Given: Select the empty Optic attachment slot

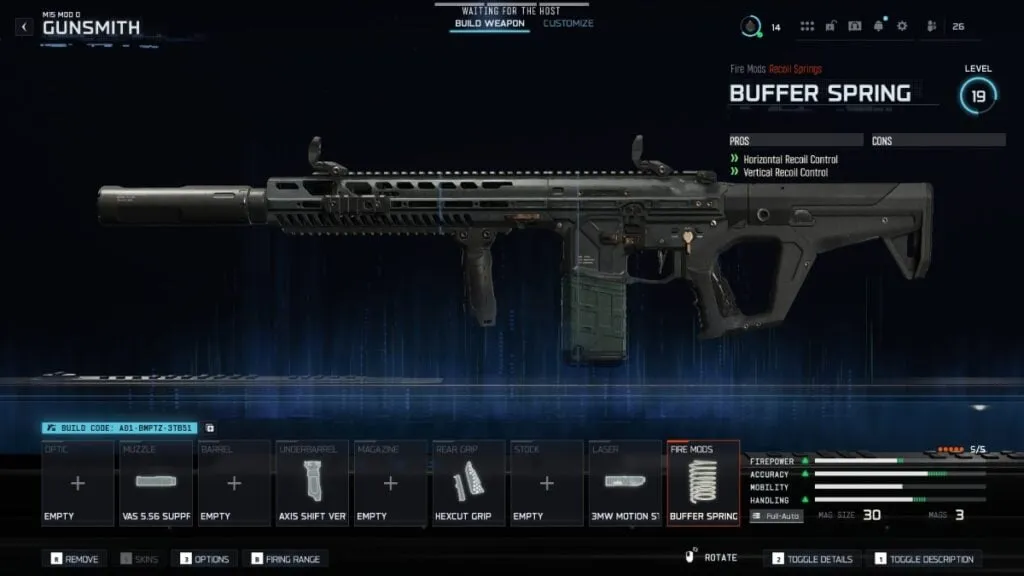Looking at the screenshot, I should click(78, 483).
